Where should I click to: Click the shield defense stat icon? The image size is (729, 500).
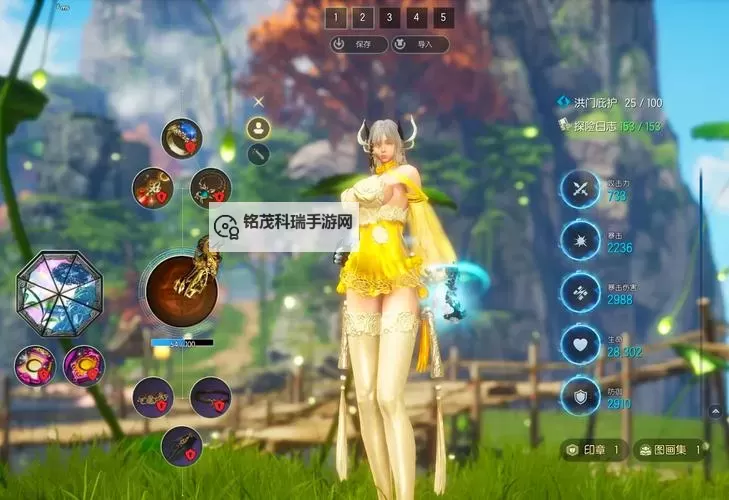tap(580, 395)
